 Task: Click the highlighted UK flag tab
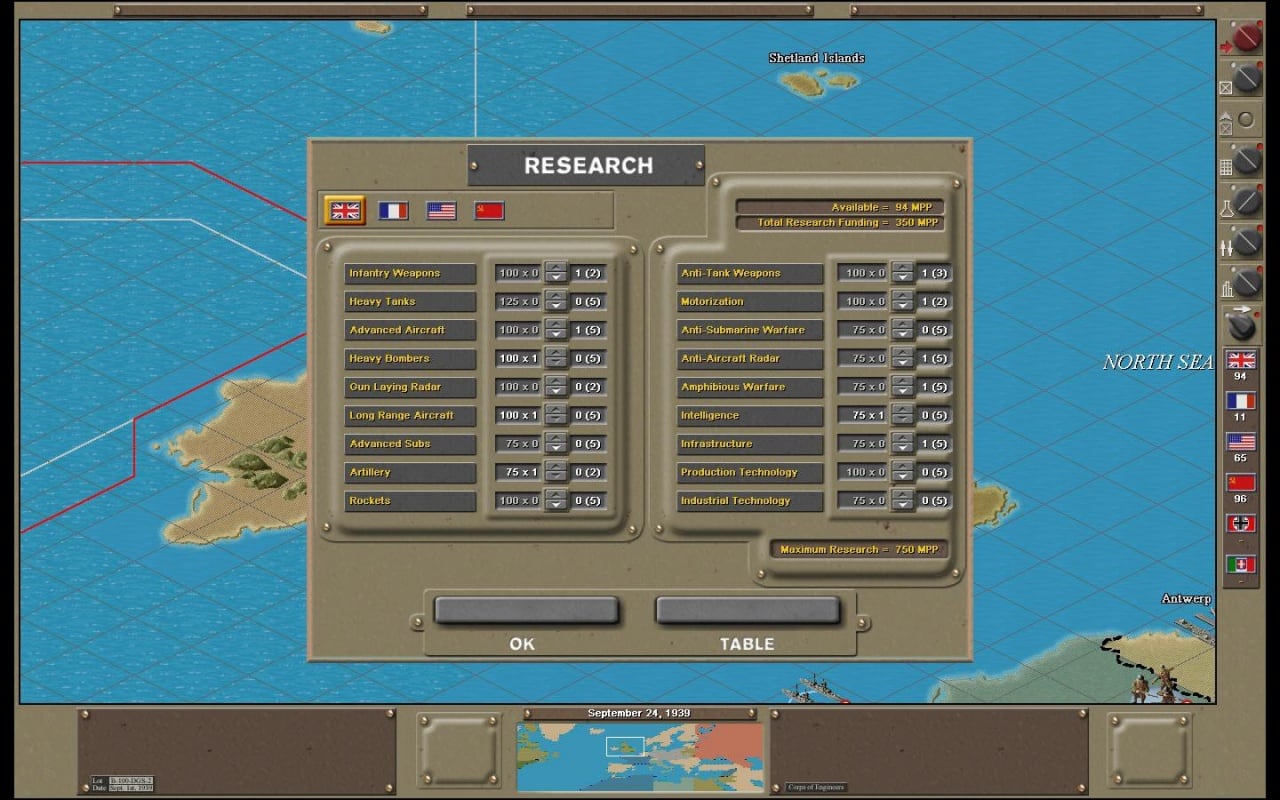[x=345, y=210]
